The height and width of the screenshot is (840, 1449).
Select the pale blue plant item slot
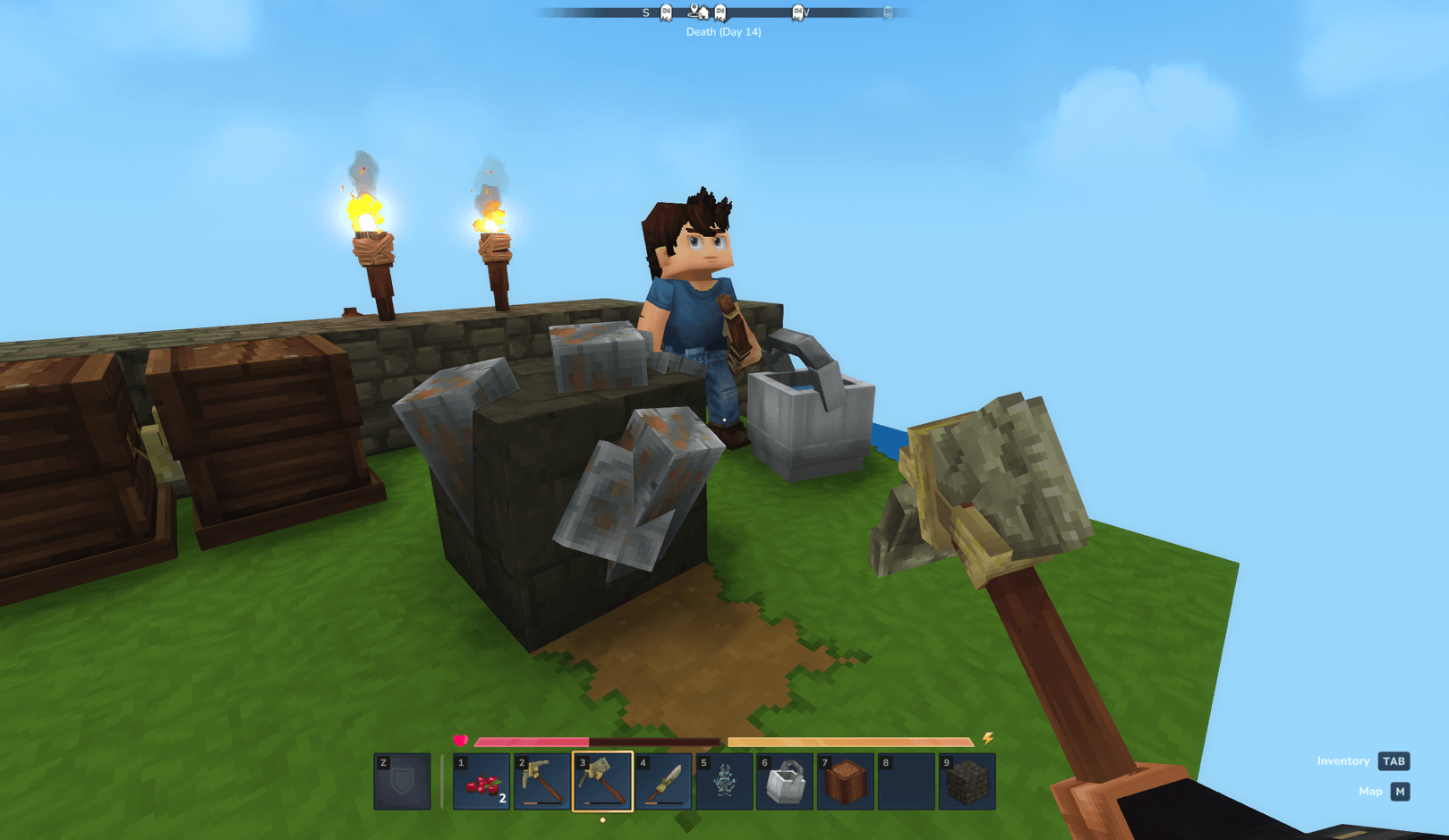coord(724,782)
